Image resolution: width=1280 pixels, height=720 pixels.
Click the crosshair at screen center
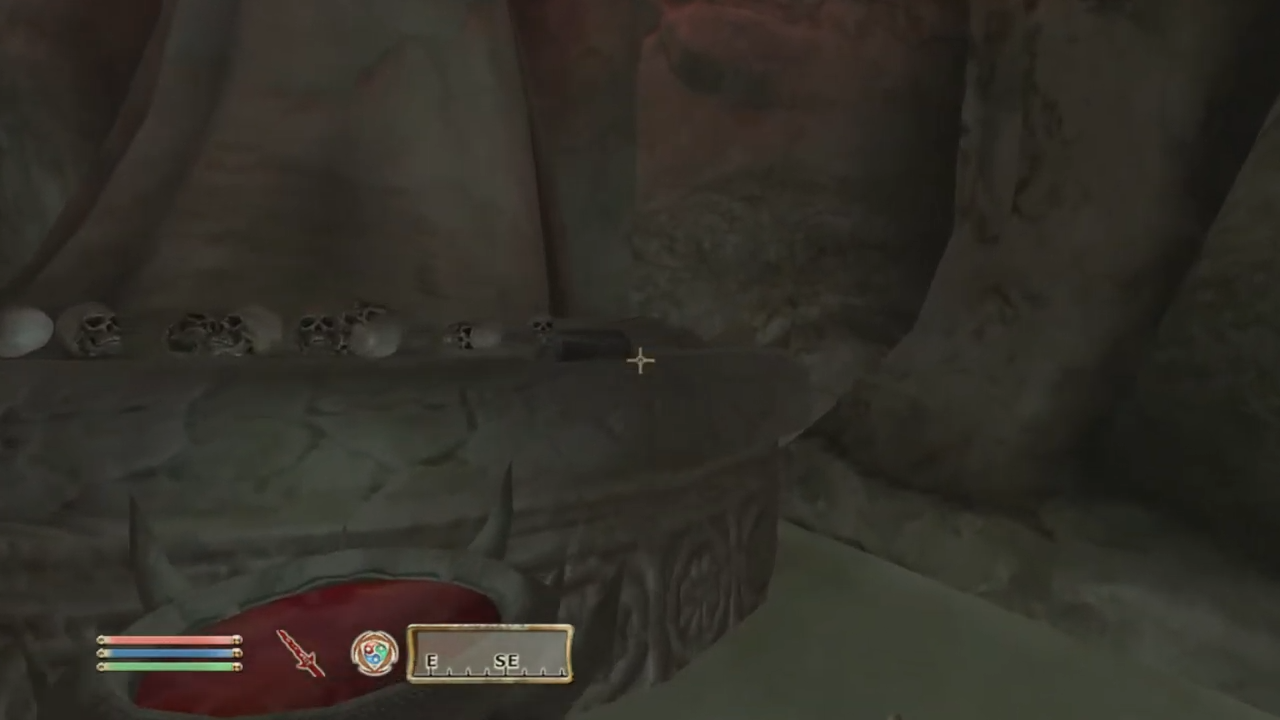coord(640,360)
